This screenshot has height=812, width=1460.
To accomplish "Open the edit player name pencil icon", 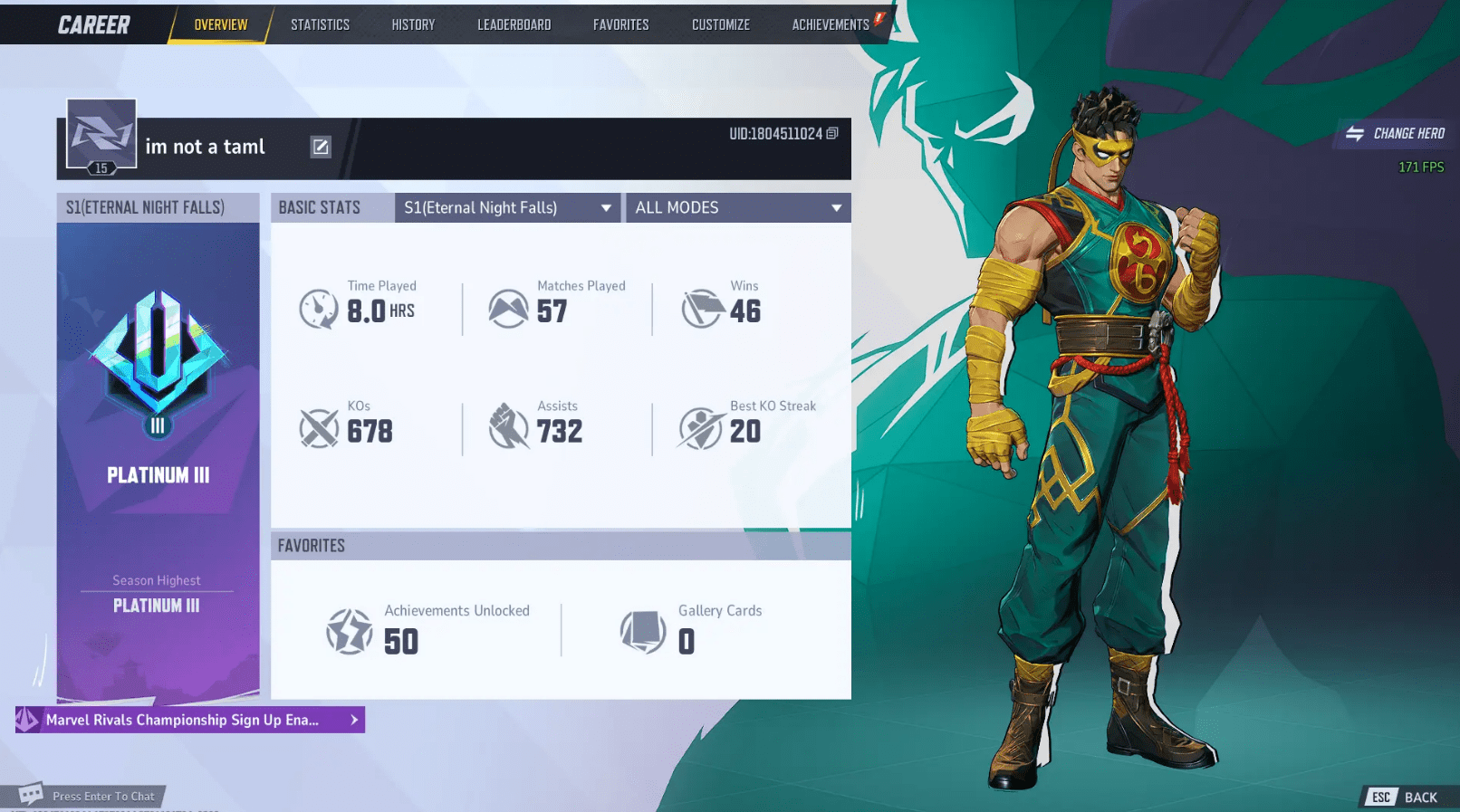I will [321, 147].
